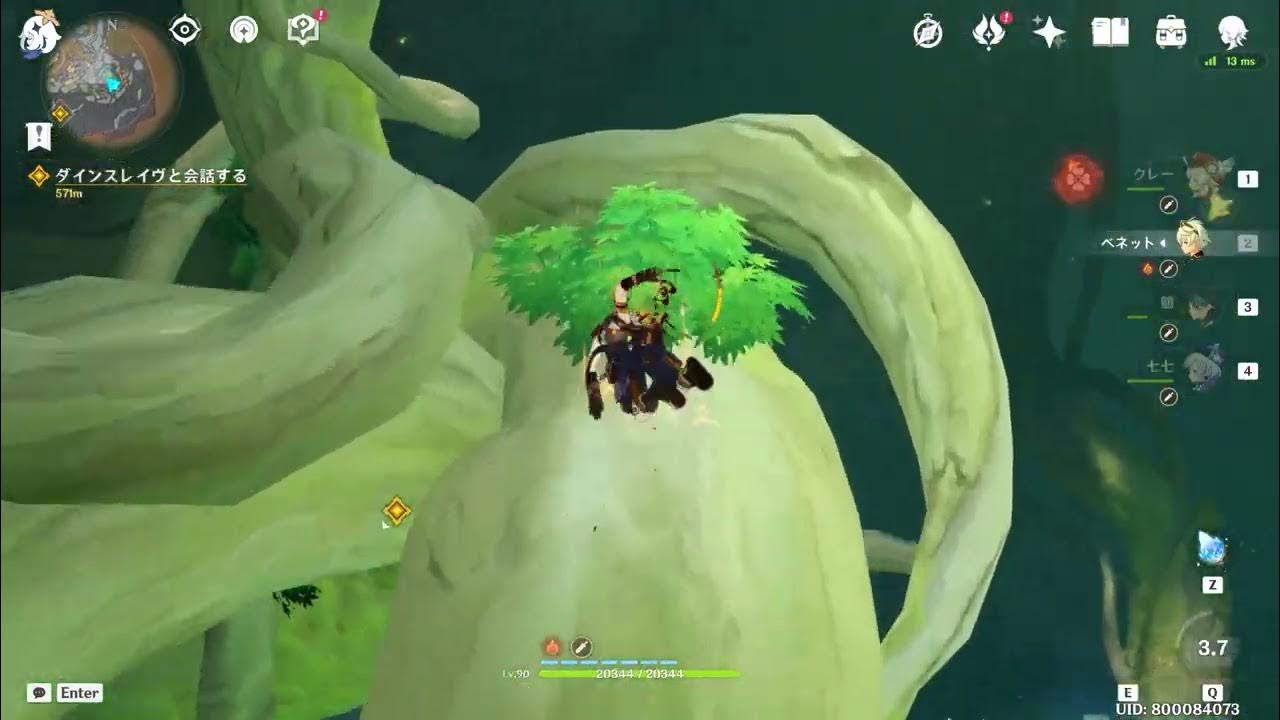Click the exclamation banner icon under the minimap
1280x720 pixels.
click(x=39, y=136)
